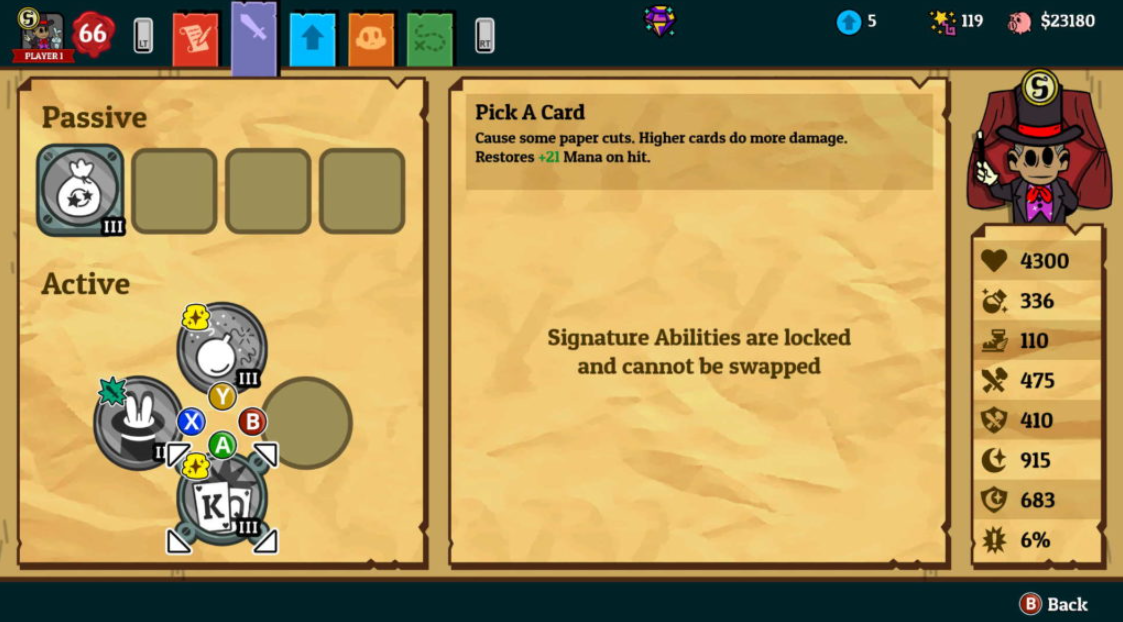Click the Player 1 character portrait
Image resolution: width=1123 pixels, height=622 pixels.
(40, 35)
